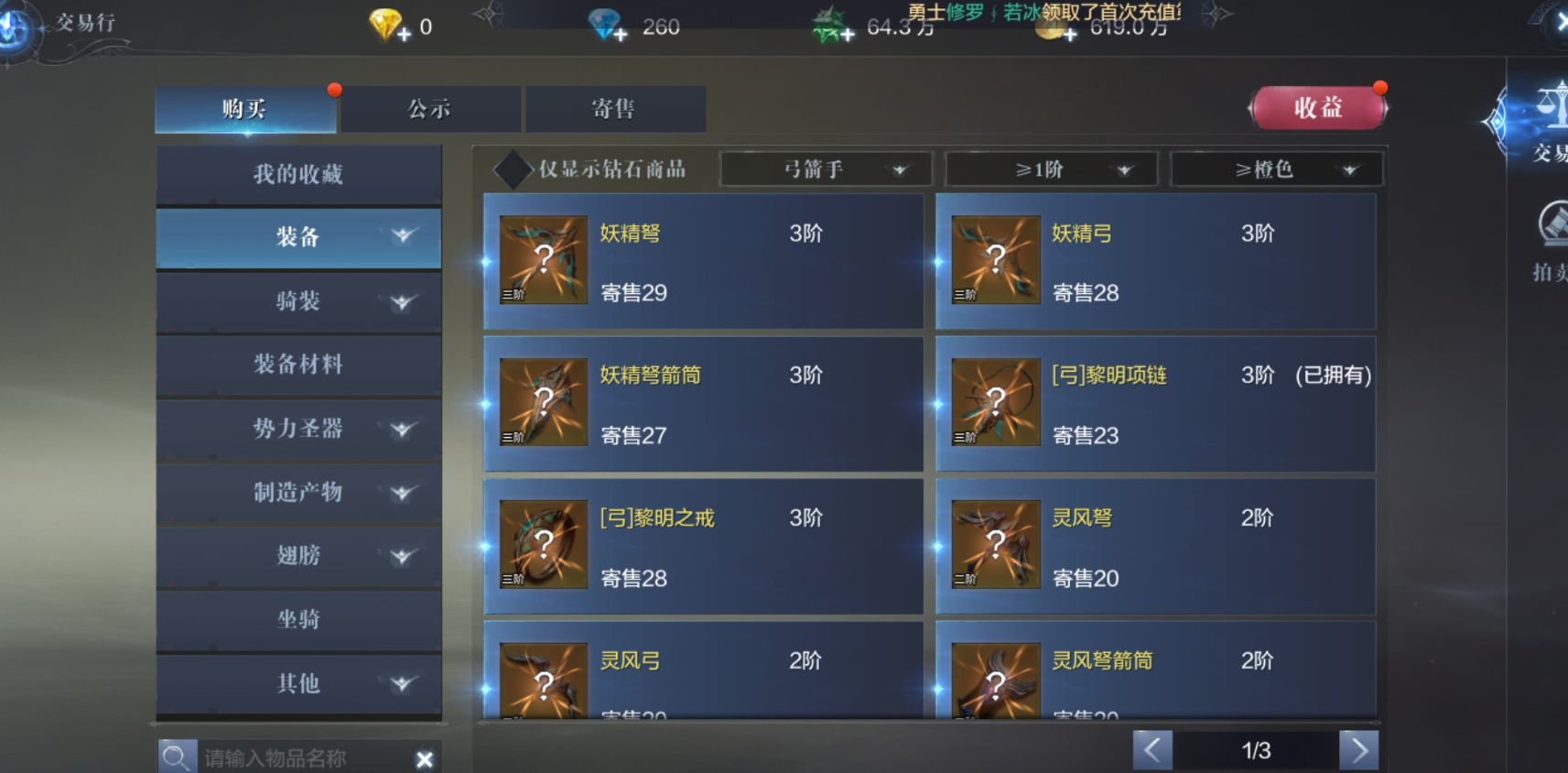Click the magnifier icon in the search bar
This screenshot has height=773, width=1568.
[x=178, y=757]
